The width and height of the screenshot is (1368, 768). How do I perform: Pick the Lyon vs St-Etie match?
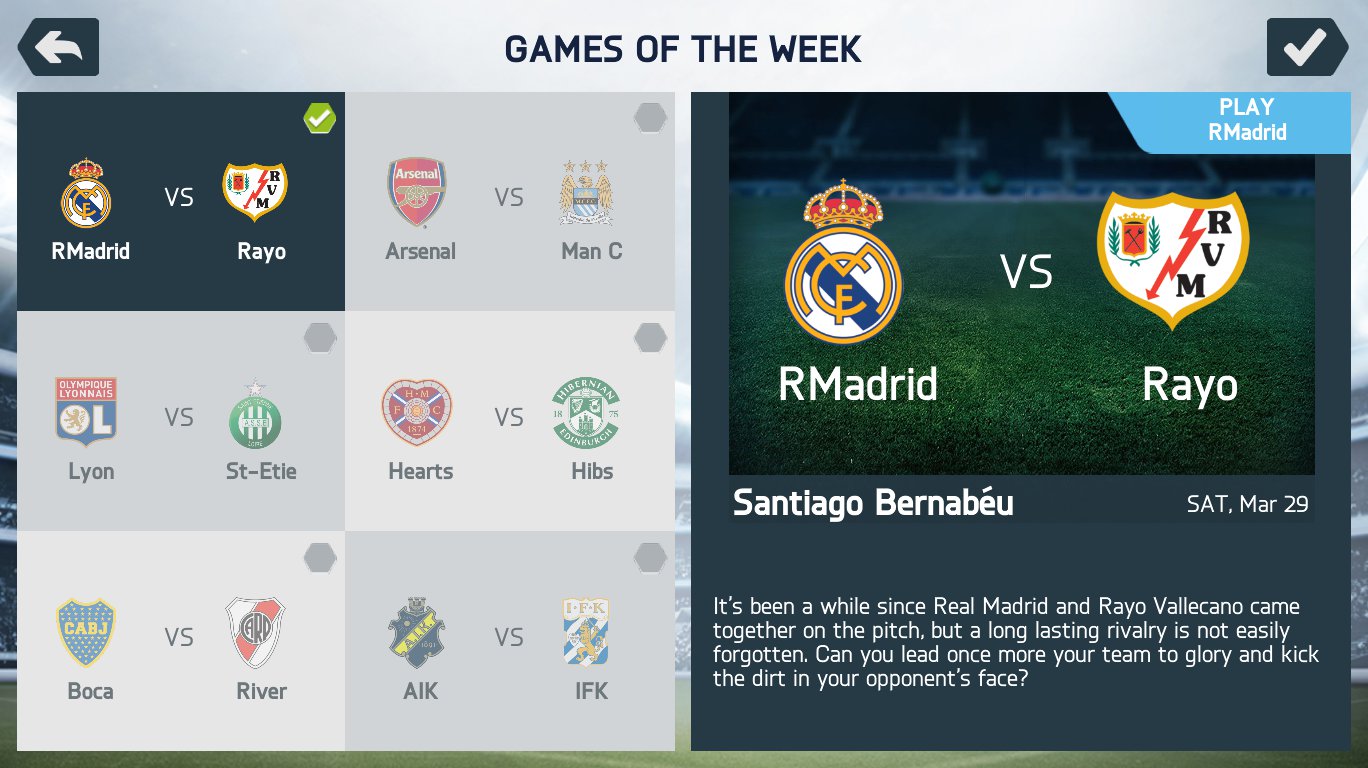181,421
